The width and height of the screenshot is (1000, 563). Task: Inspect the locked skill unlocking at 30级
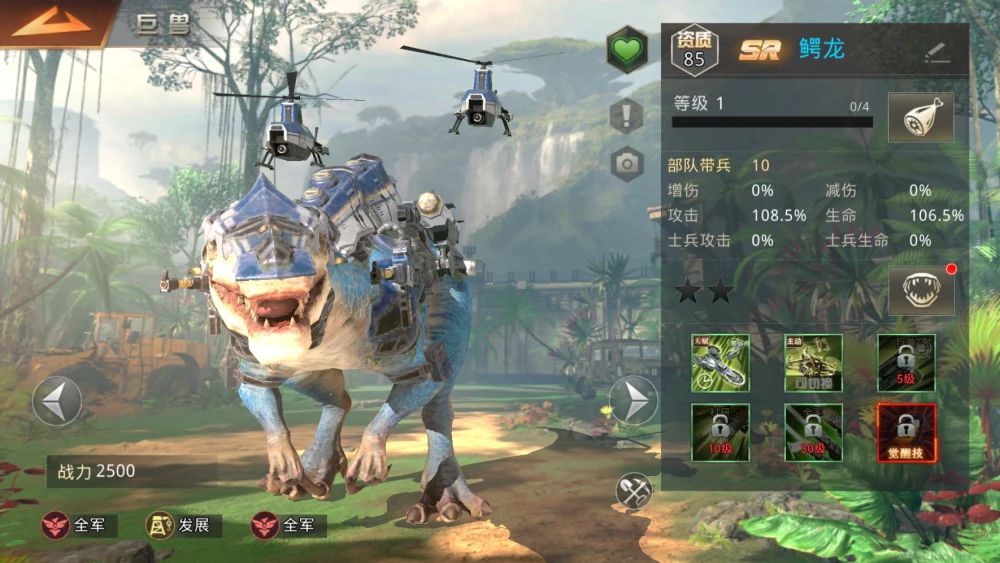[813, 432]
